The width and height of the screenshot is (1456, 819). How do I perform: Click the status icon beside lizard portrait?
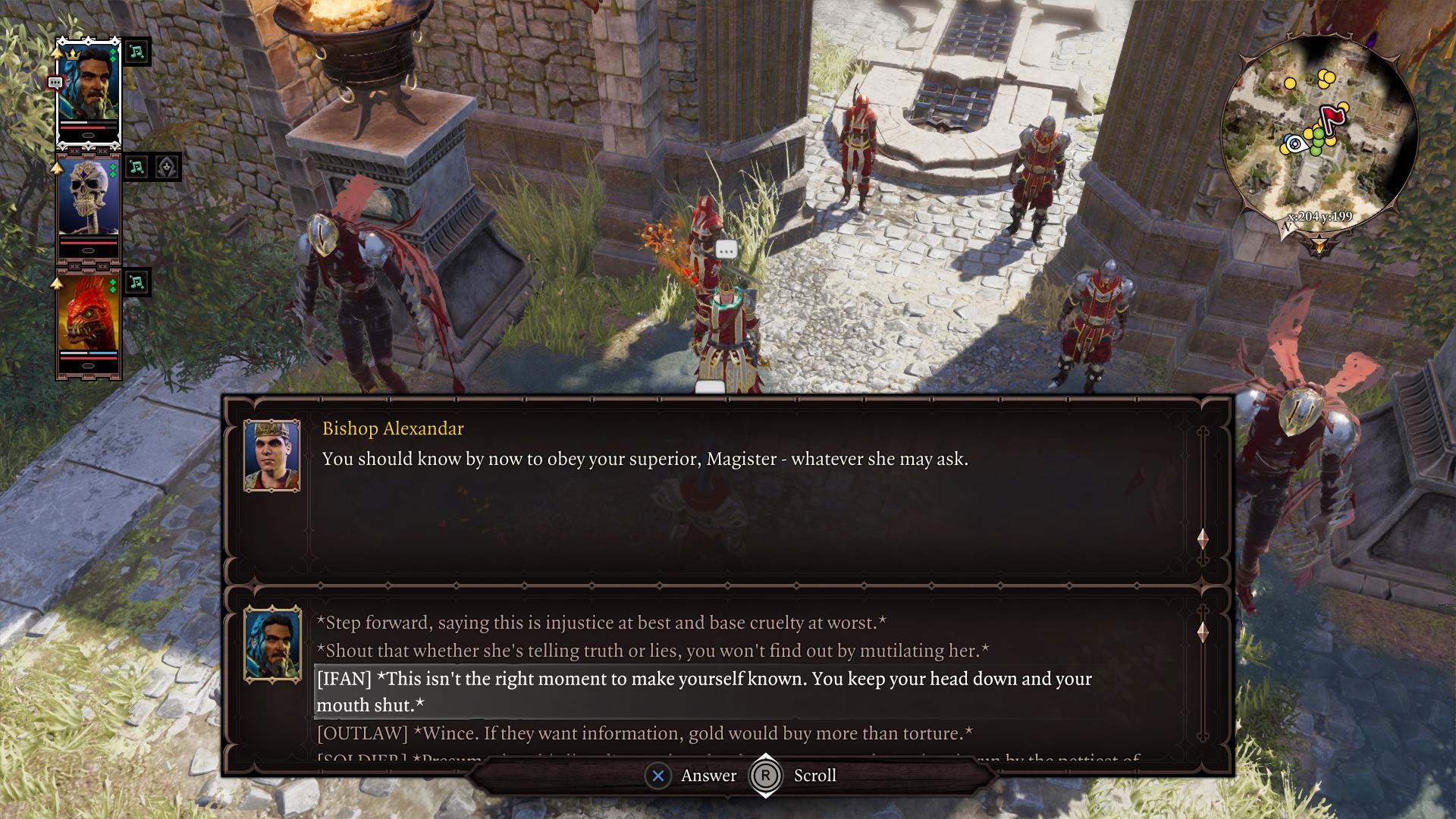point(137,282)
